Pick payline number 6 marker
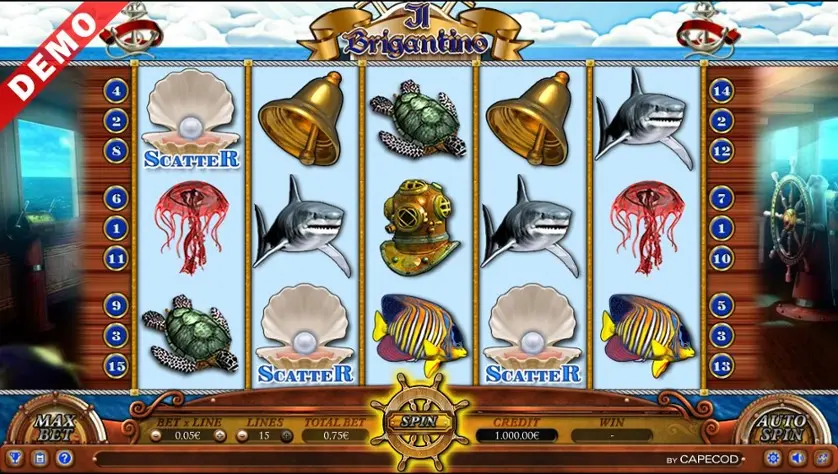This screenshot has height=474, width=838. pos(116,200)
